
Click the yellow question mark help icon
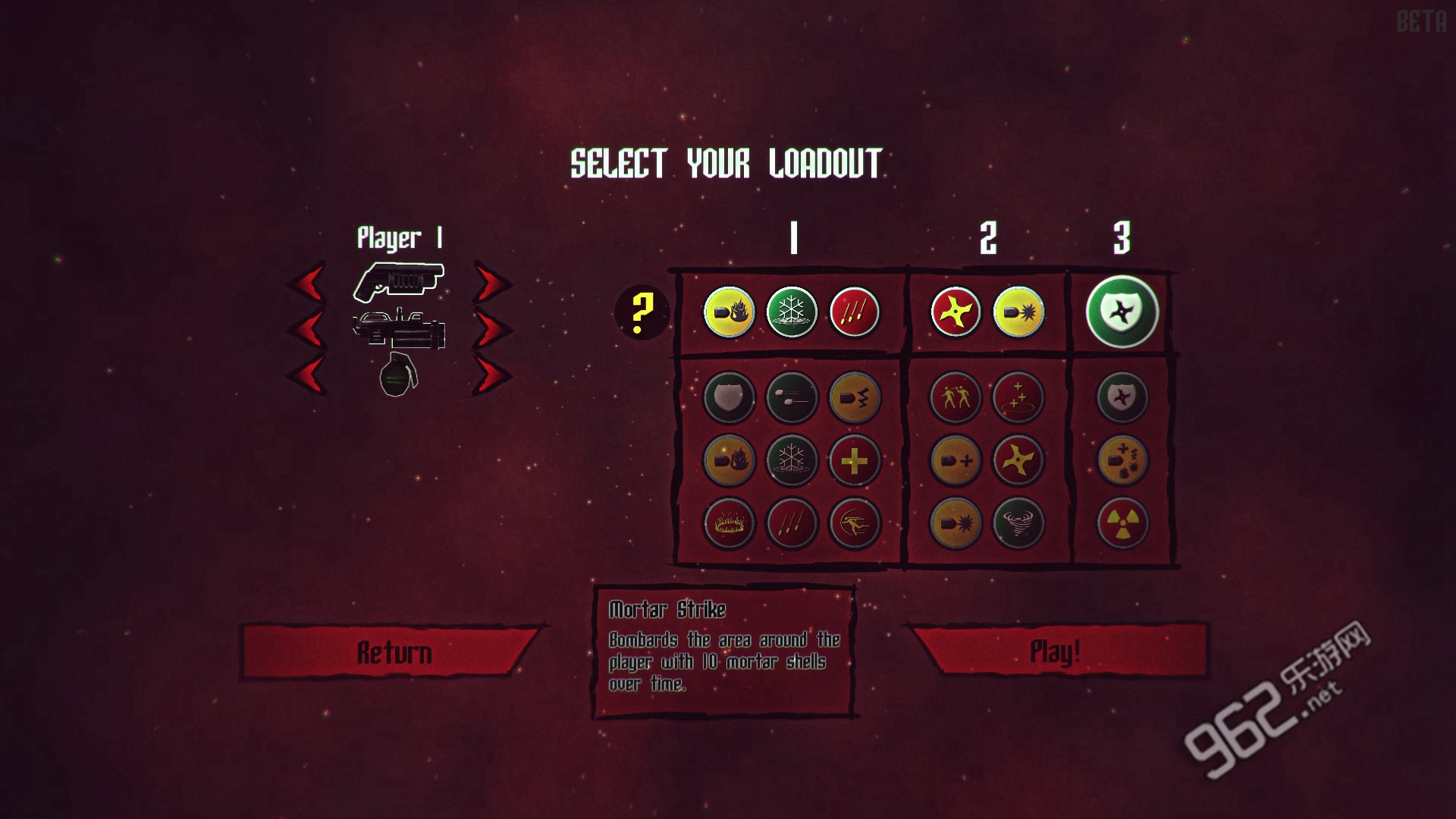(x=642, y=312)
